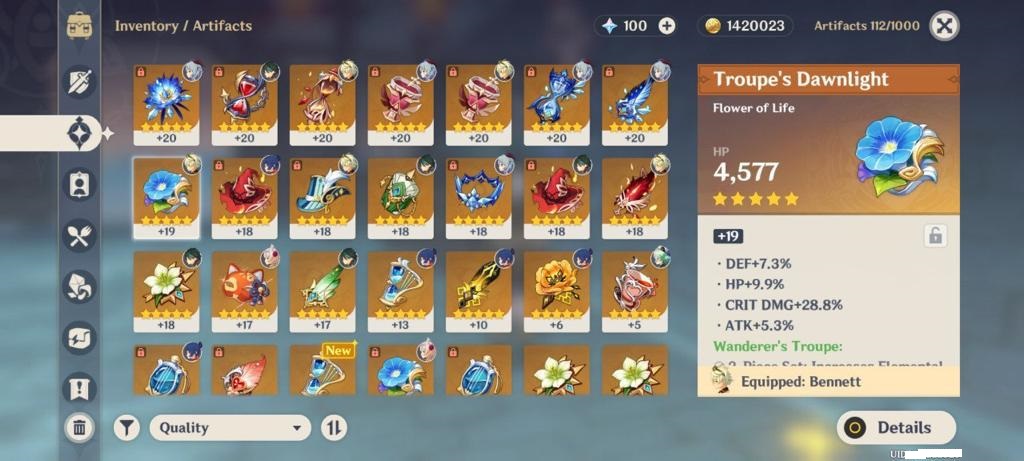Toggle the lock on Troupe's Dawnlight
The image size is (1024, 461).
935,236
